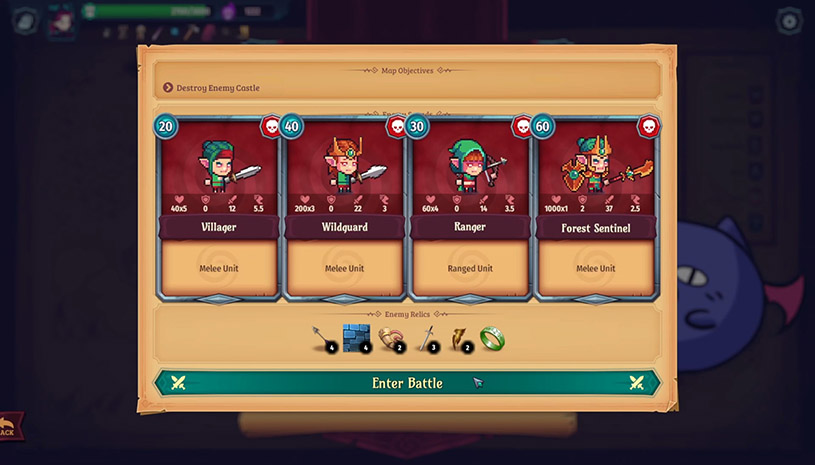
Task: Inspect the Wildguard unit card
Action: [x=343, y=208]
